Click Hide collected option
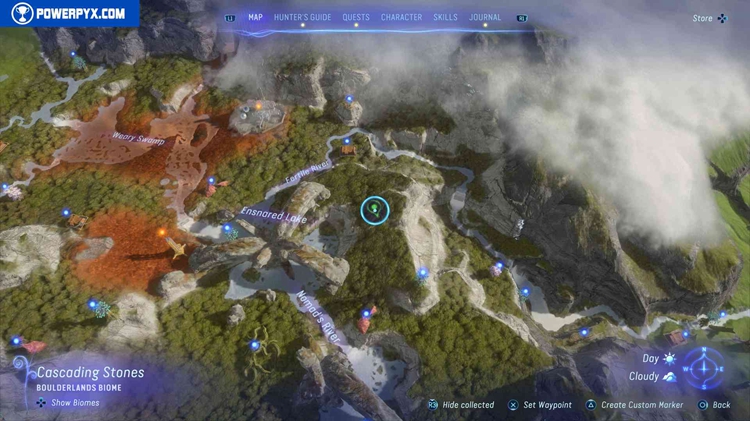 click(461, 405)
